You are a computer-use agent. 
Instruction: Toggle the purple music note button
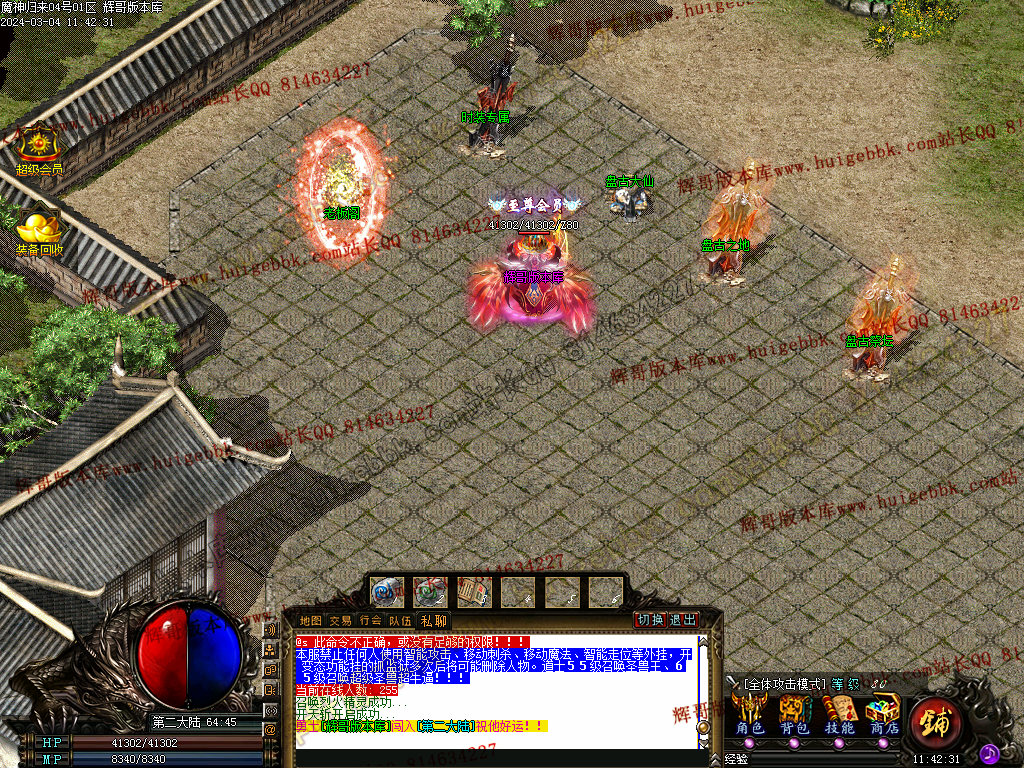coord(989,751)
